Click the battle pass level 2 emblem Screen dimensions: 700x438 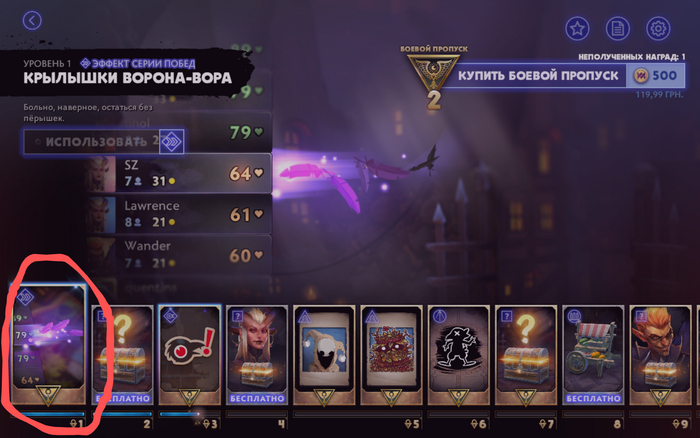433,82
